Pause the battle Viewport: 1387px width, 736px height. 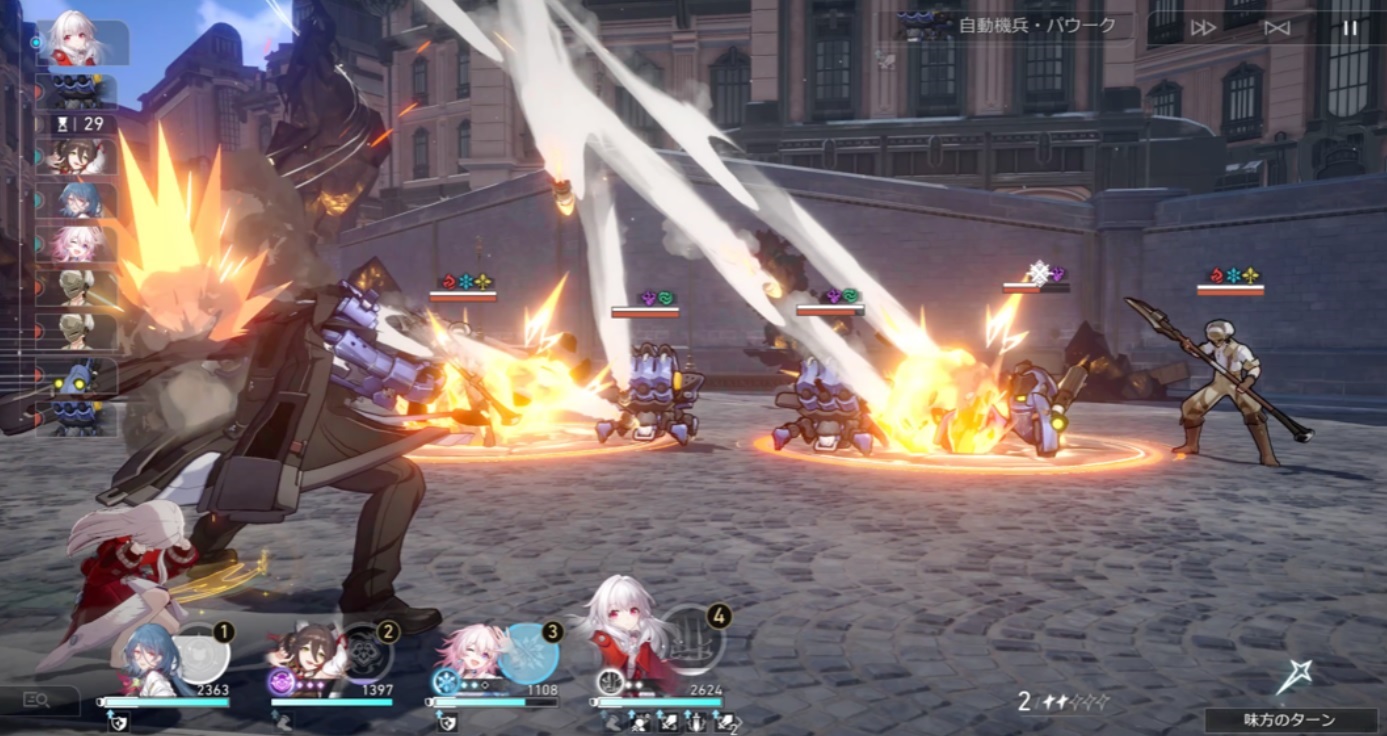[x=1350, y=28]
